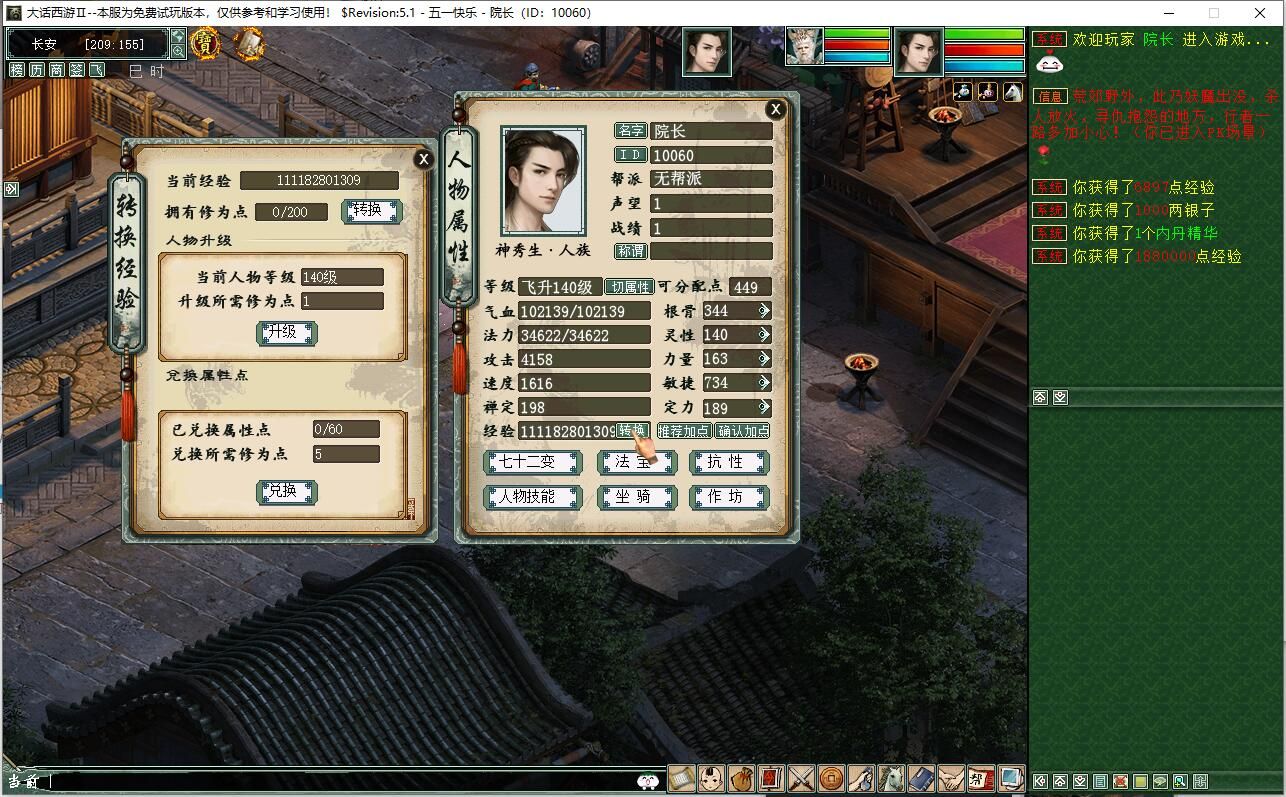Open the 坐骑 mount panel
1286x797 pixels.
coord(636,497)
